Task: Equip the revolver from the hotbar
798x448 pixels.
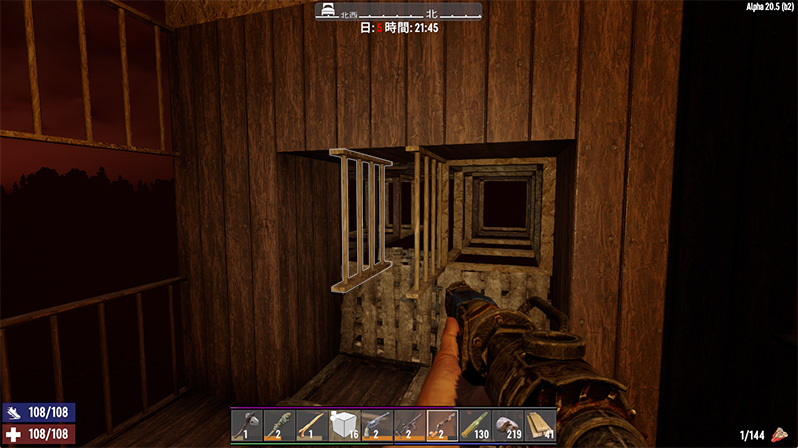Action: (x=377, y=425)
